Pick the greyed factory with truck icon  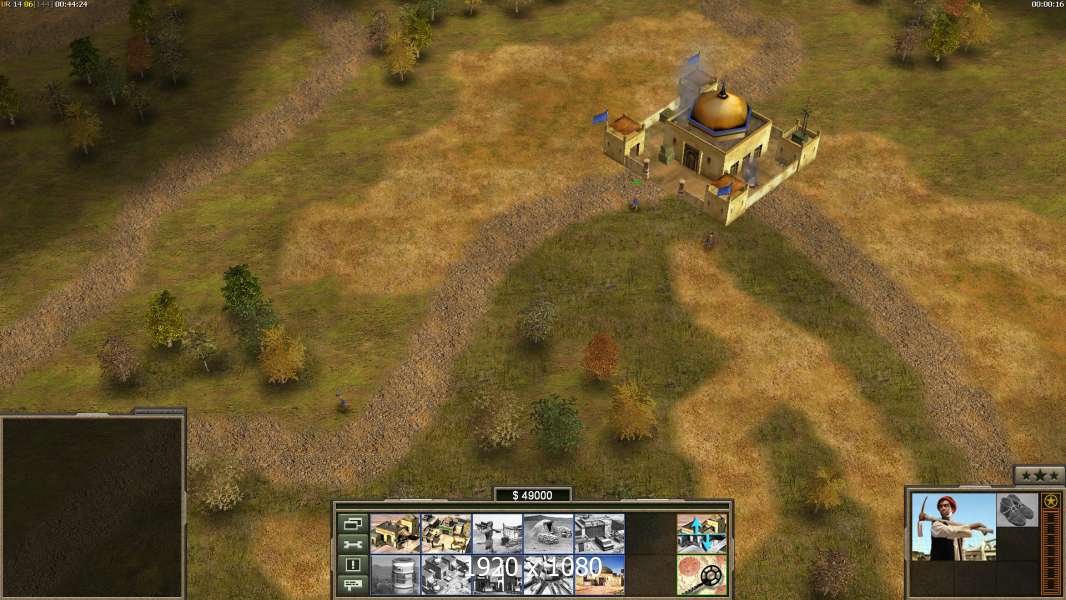599,533
